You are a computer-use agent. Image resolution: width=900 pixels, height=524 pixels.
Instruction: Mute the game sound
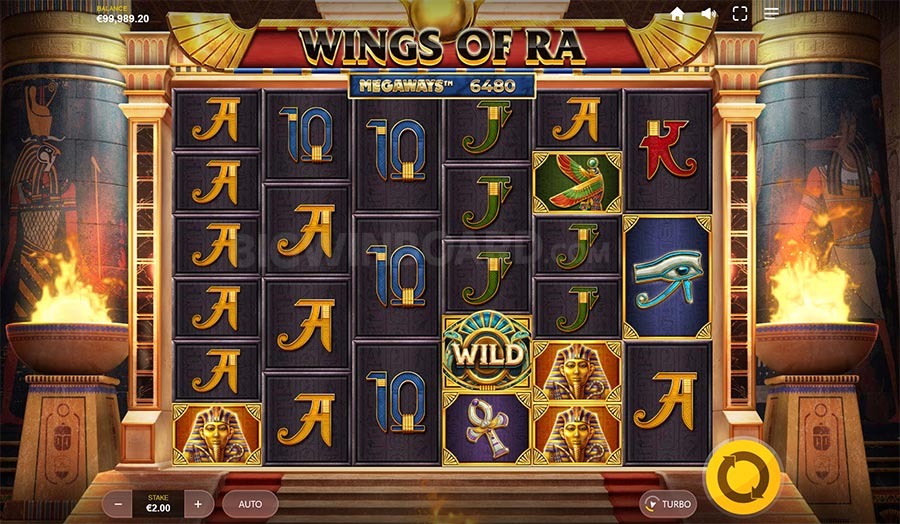pos(708,14)
